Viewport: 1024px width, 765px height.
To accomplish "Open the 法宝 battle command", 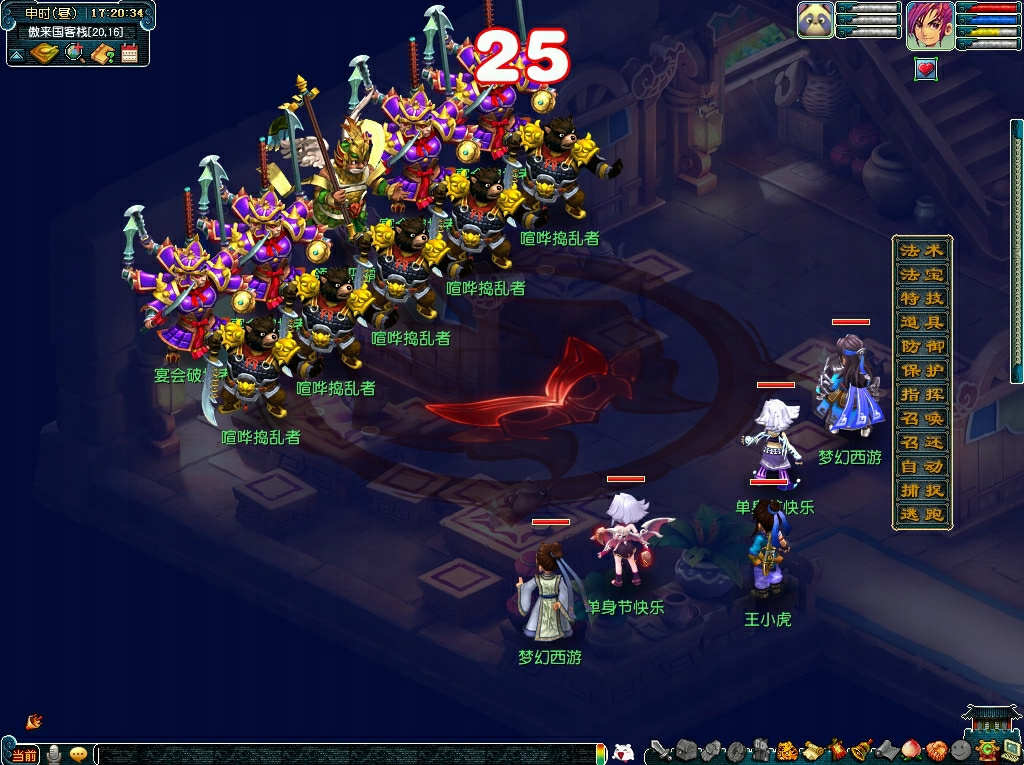I will [921, 274].
